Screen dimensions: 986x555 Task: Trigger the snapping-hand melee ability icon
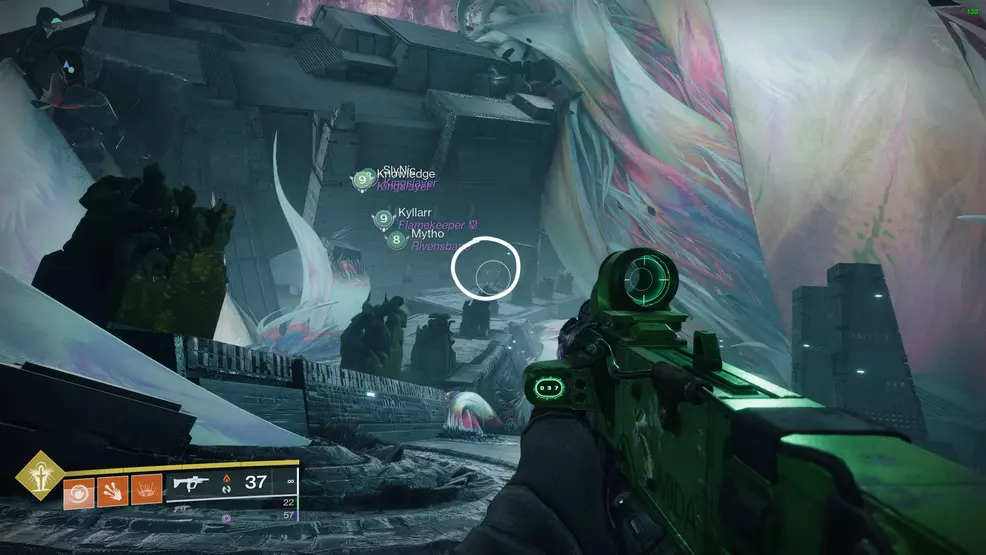113,491
